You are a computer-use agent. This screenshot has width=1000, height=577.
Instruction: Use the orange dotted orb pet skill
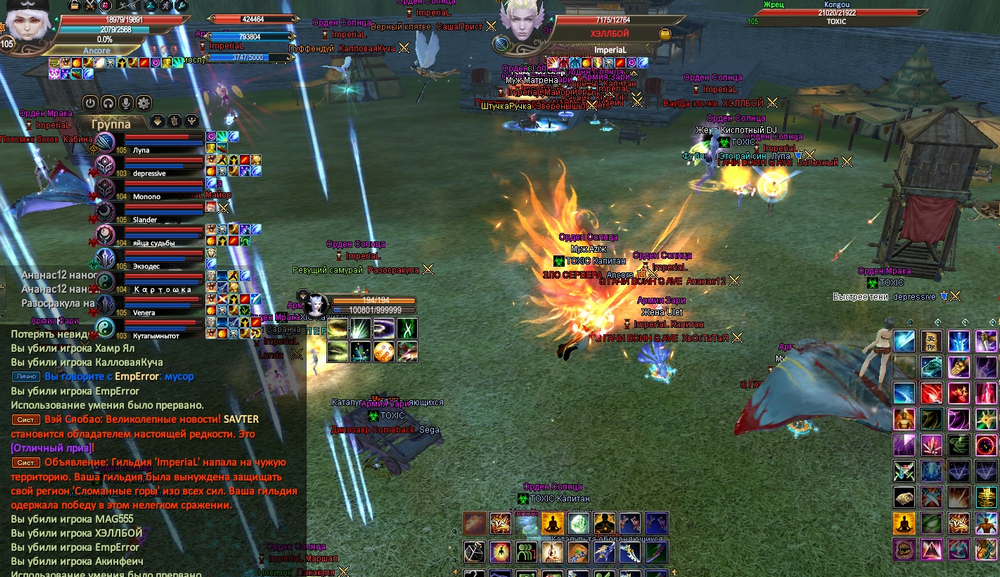pos(384,351)
